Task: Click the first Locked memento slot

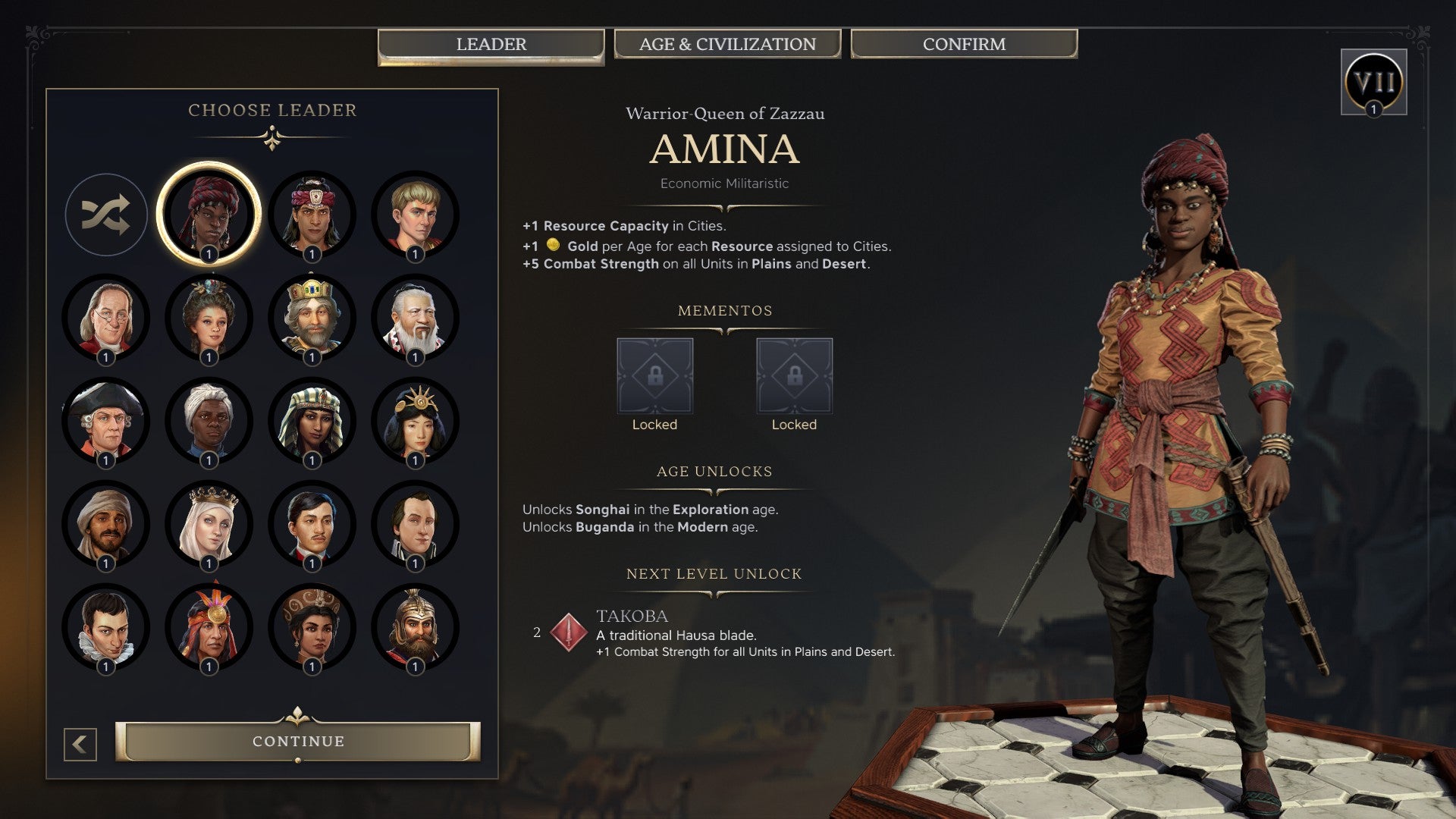Action: (654, 374)
